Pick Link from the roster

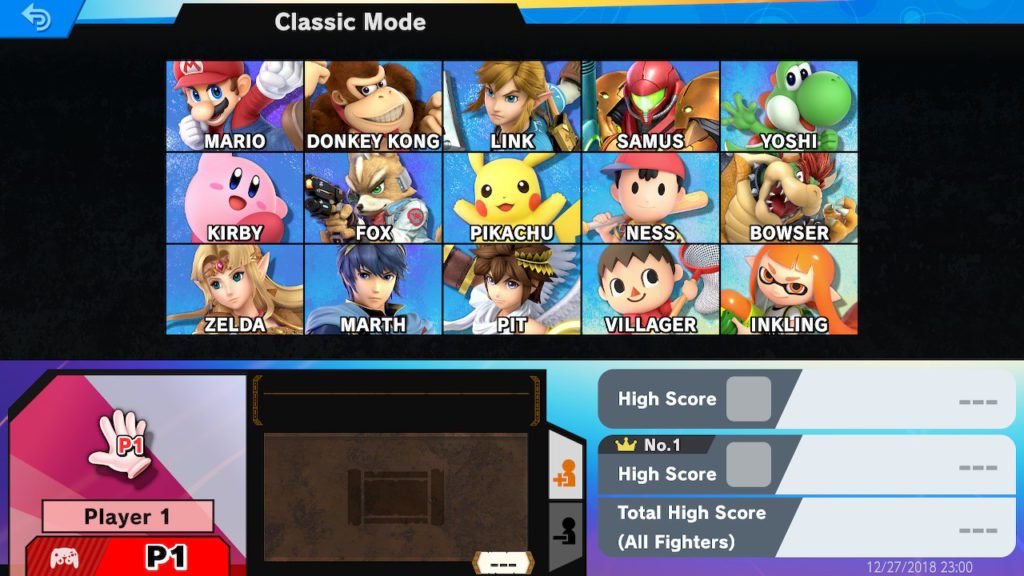[x=512, y=106]
